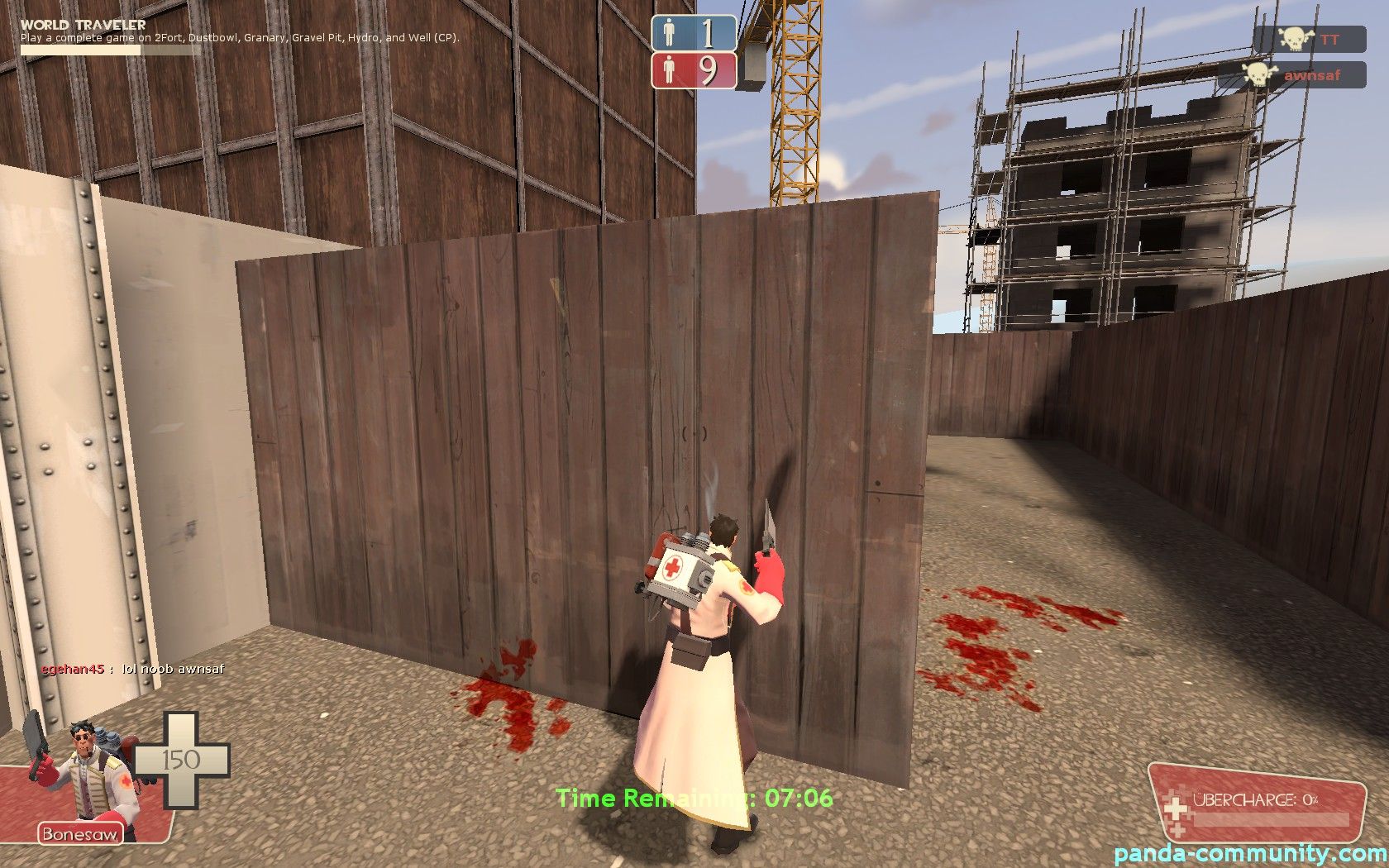
Task: Click egehan45's chat message
Action: click(x=132, y=669)
